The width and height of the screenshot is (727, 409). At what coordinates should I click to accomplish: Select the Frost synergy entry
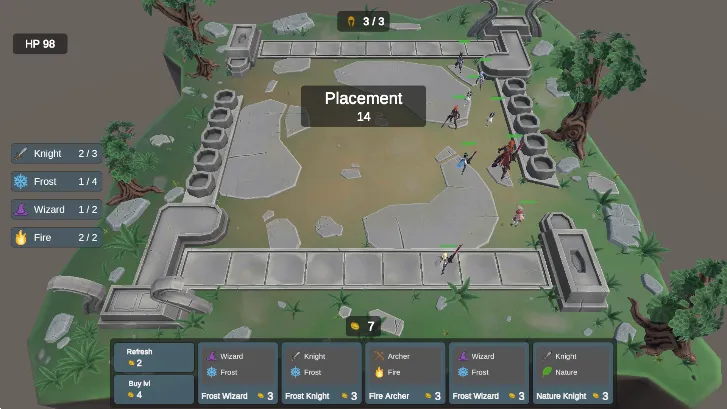(x=57, y=182)
